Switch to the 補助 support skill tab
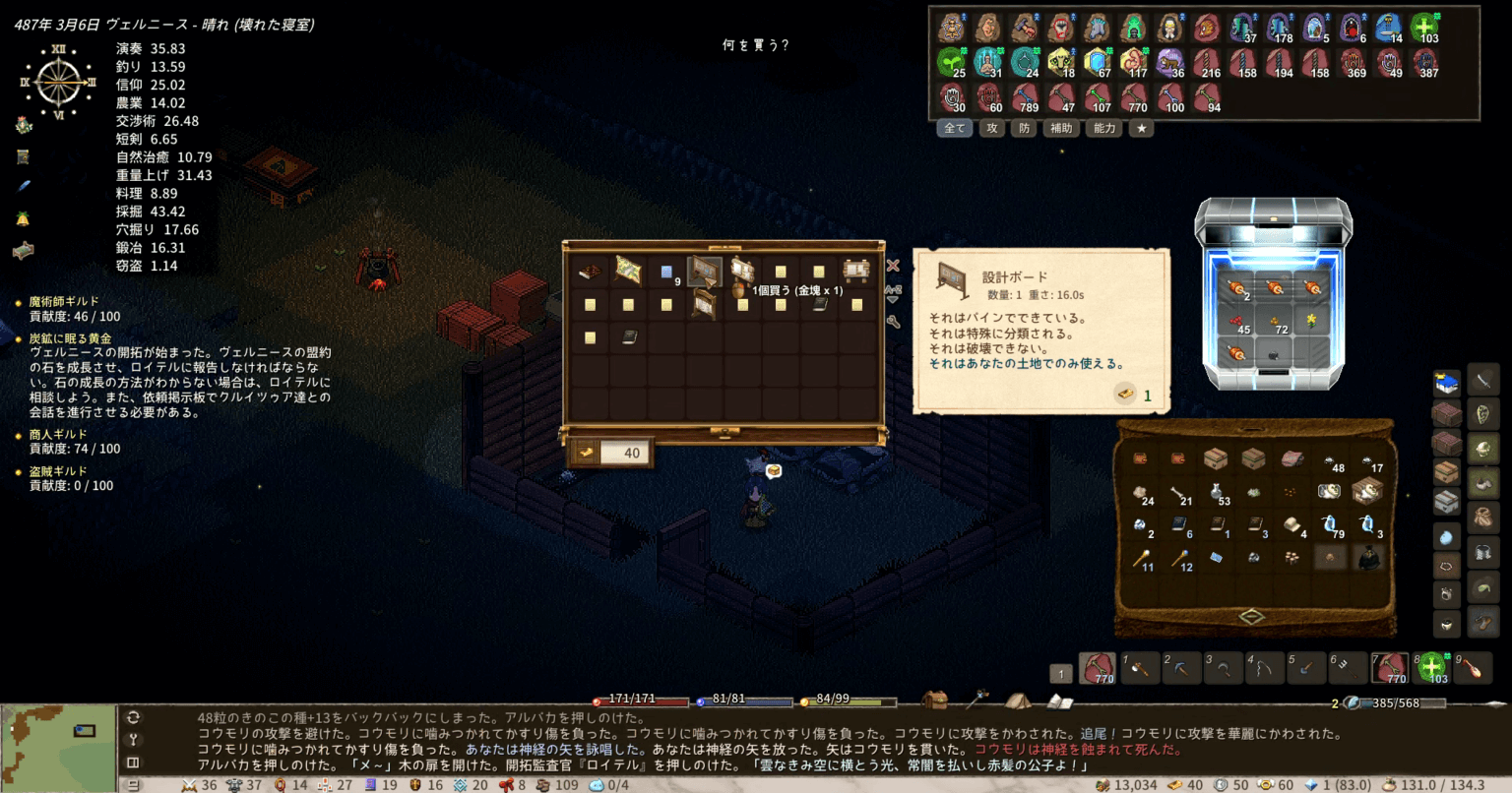The height and width of the screenshot is (793, 1512). click(1061, 128)
